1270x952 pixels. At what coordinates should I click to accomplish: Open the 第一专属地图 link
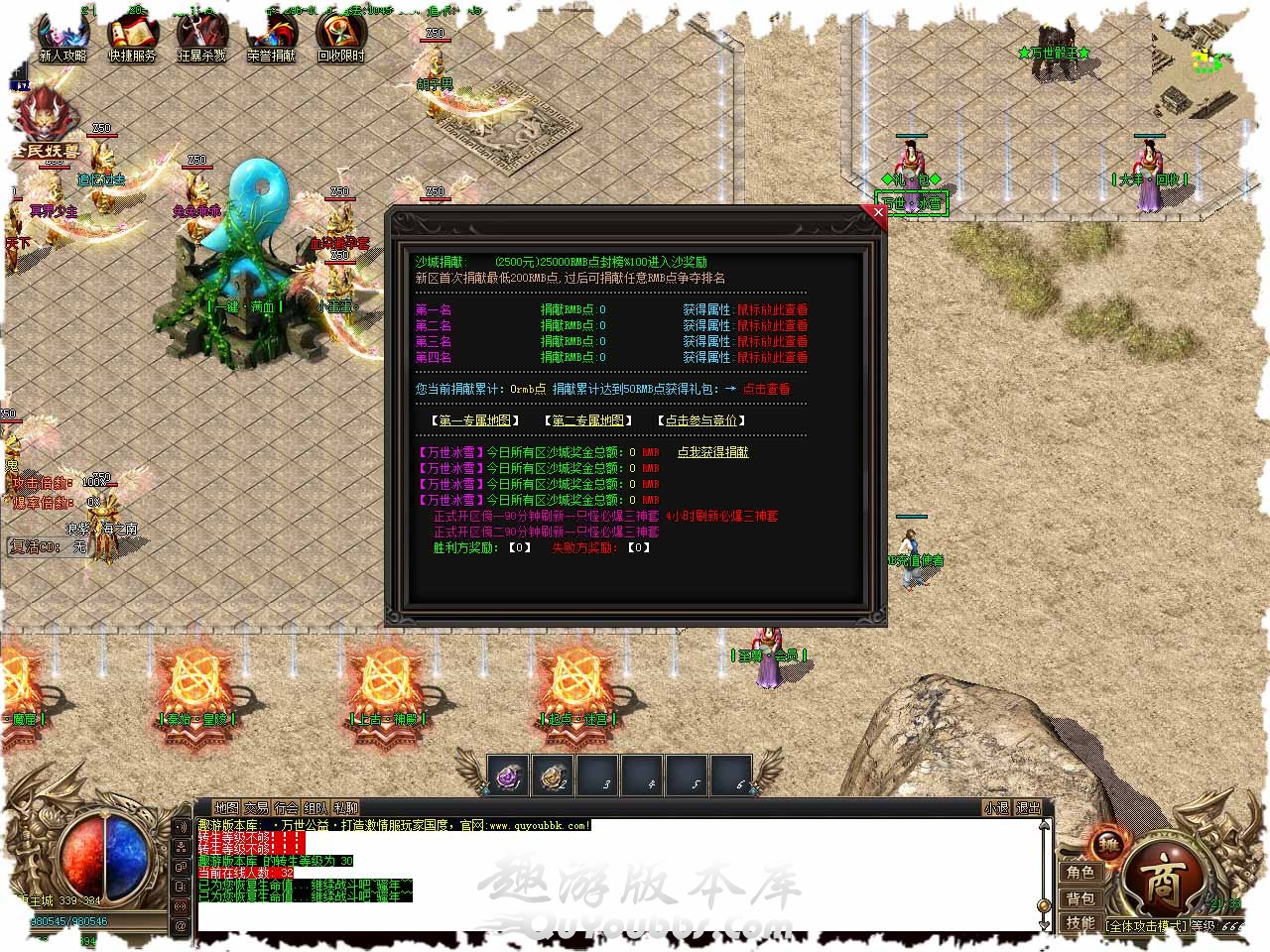475,420
